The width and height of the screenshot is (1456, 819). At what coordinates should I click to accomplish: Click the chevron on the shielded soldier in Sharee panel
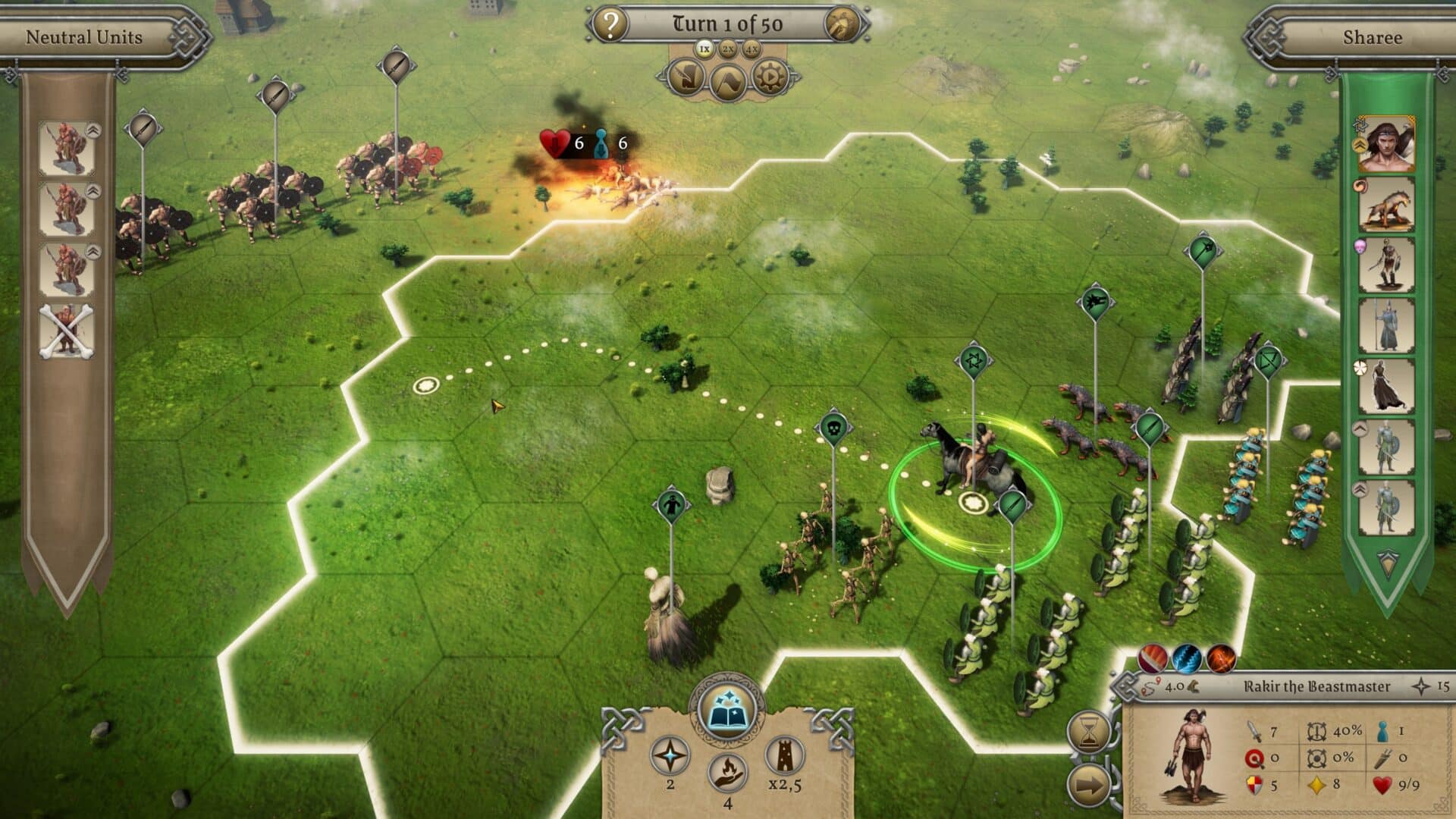pos(1360,428)
